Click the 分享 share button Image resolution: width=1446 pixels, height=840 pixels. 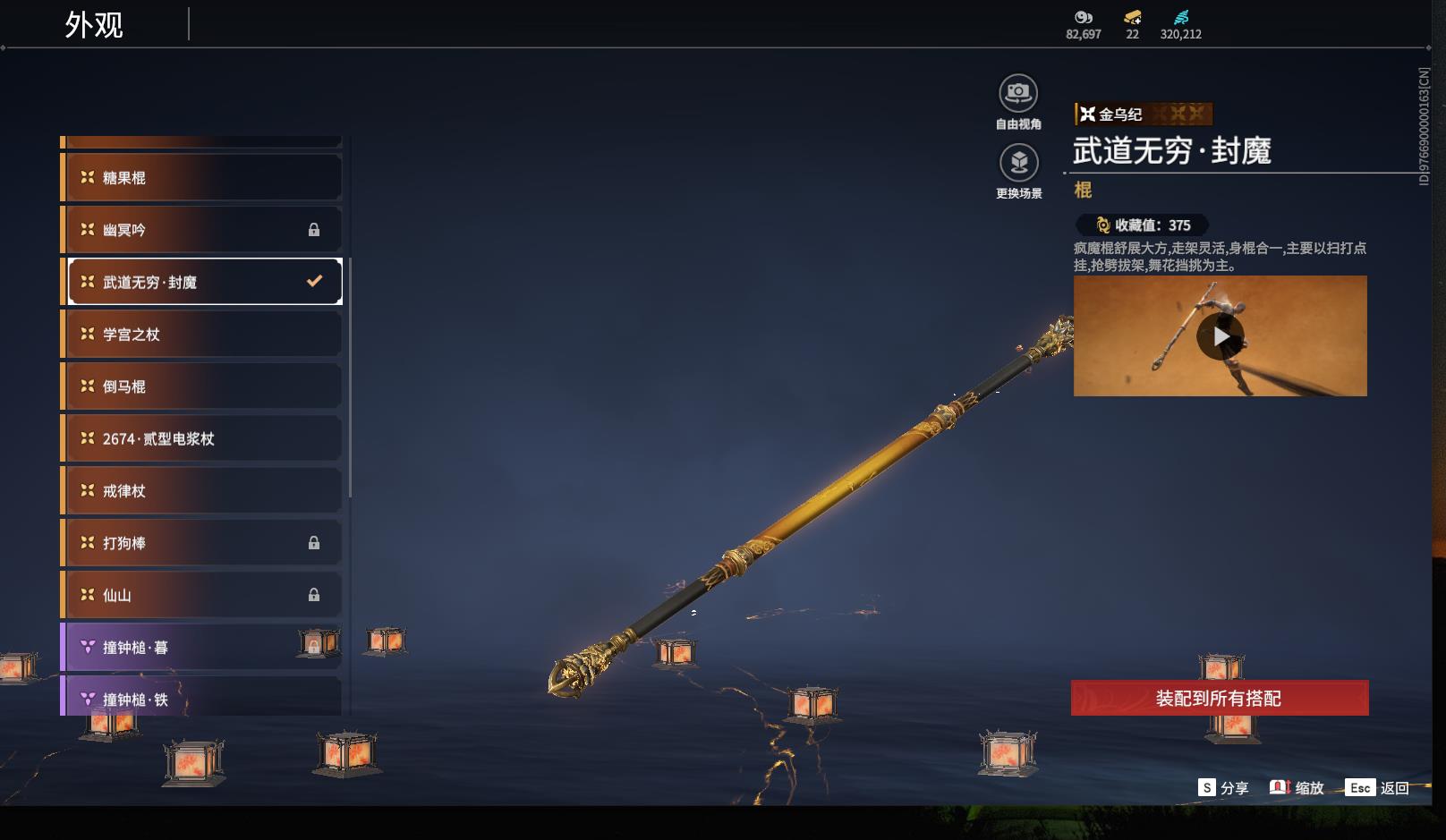(1223, 787)
